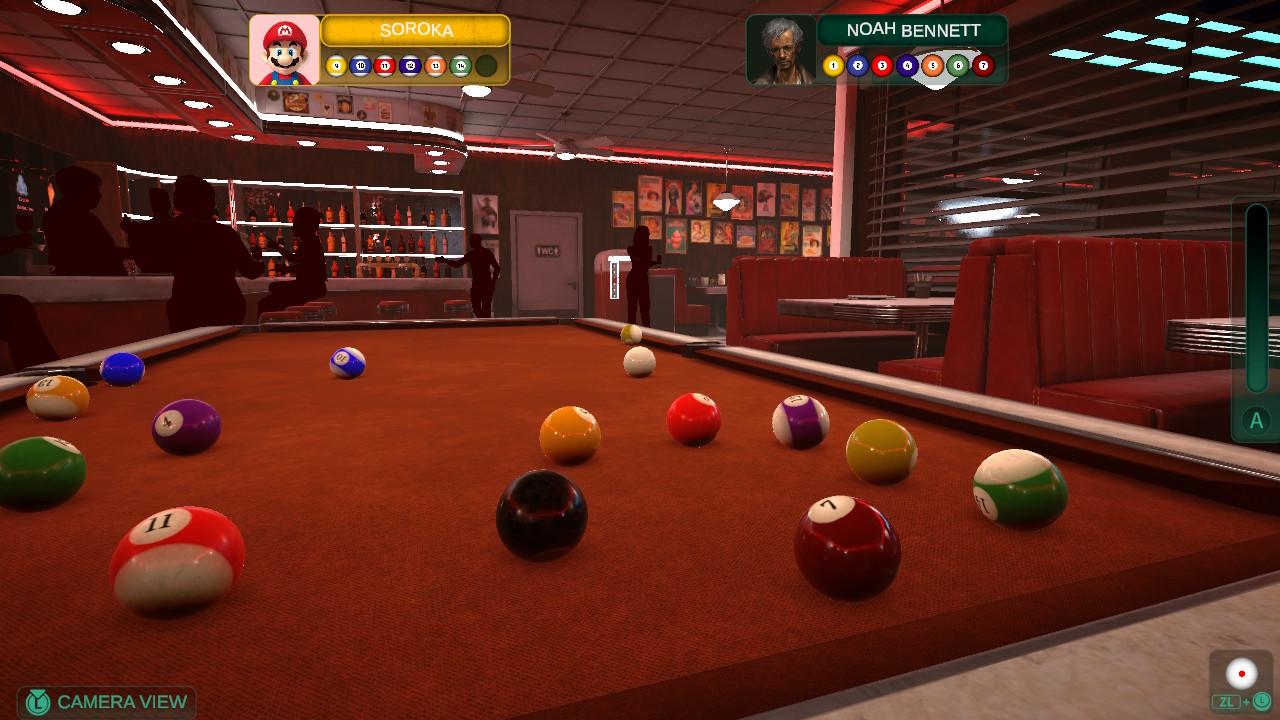This screenshot has width=1280, height=720.
Task: Click the 1-ball icon under Noah Bennett
Action: click(834, 65)
